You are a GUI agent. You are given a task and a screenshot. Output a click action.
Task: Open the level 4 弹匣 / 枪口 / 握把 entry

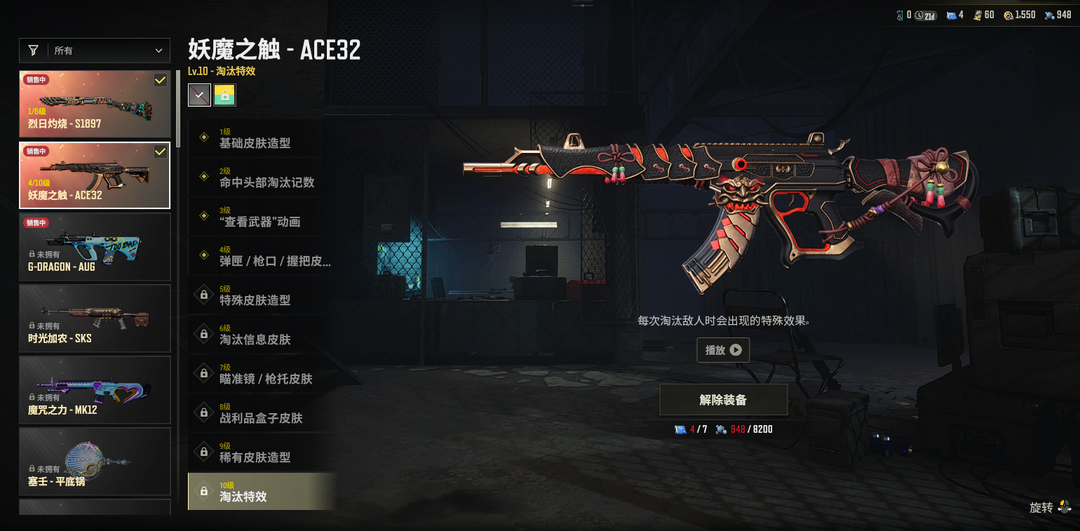[261, 257]
